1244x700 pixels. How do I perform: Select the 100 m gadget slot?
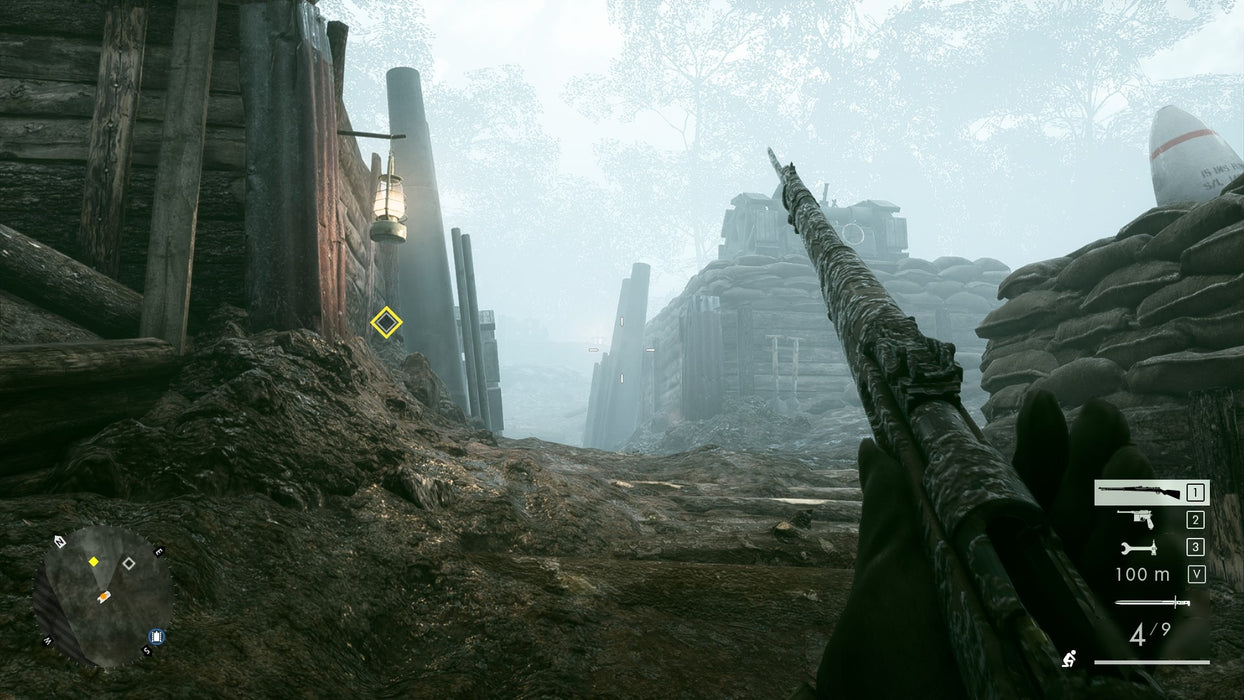(1142, 574)
